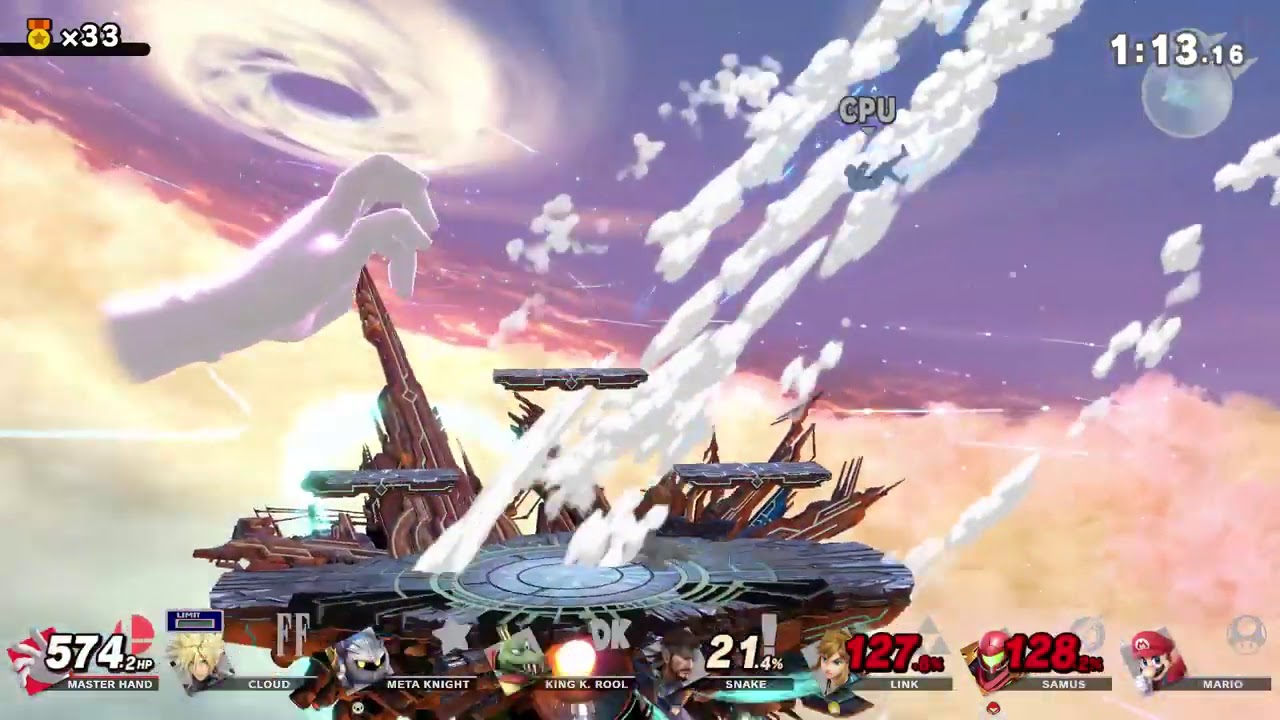This screenshot has height=720, width=1280.
Task: Click the DK emblem behind King K. Rool
Action: pos(614,632)
